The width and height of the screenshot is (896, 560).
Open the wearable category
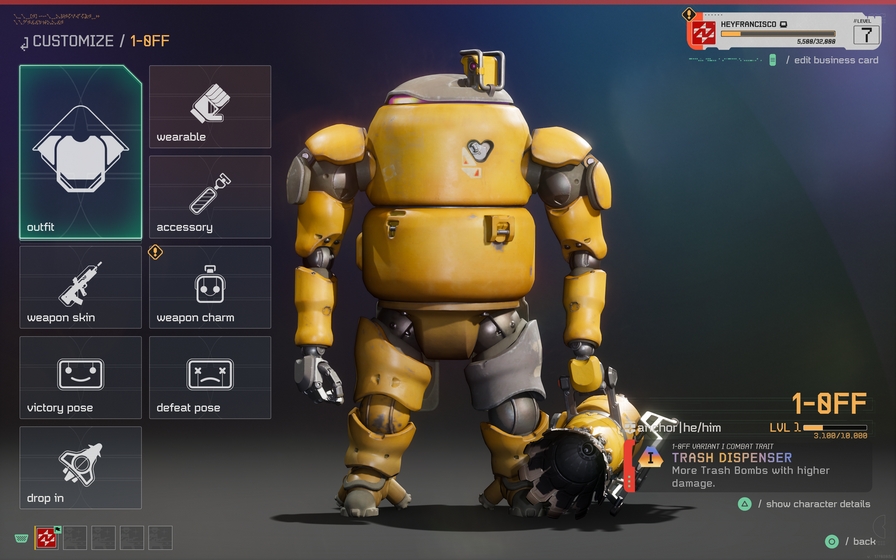210,106
